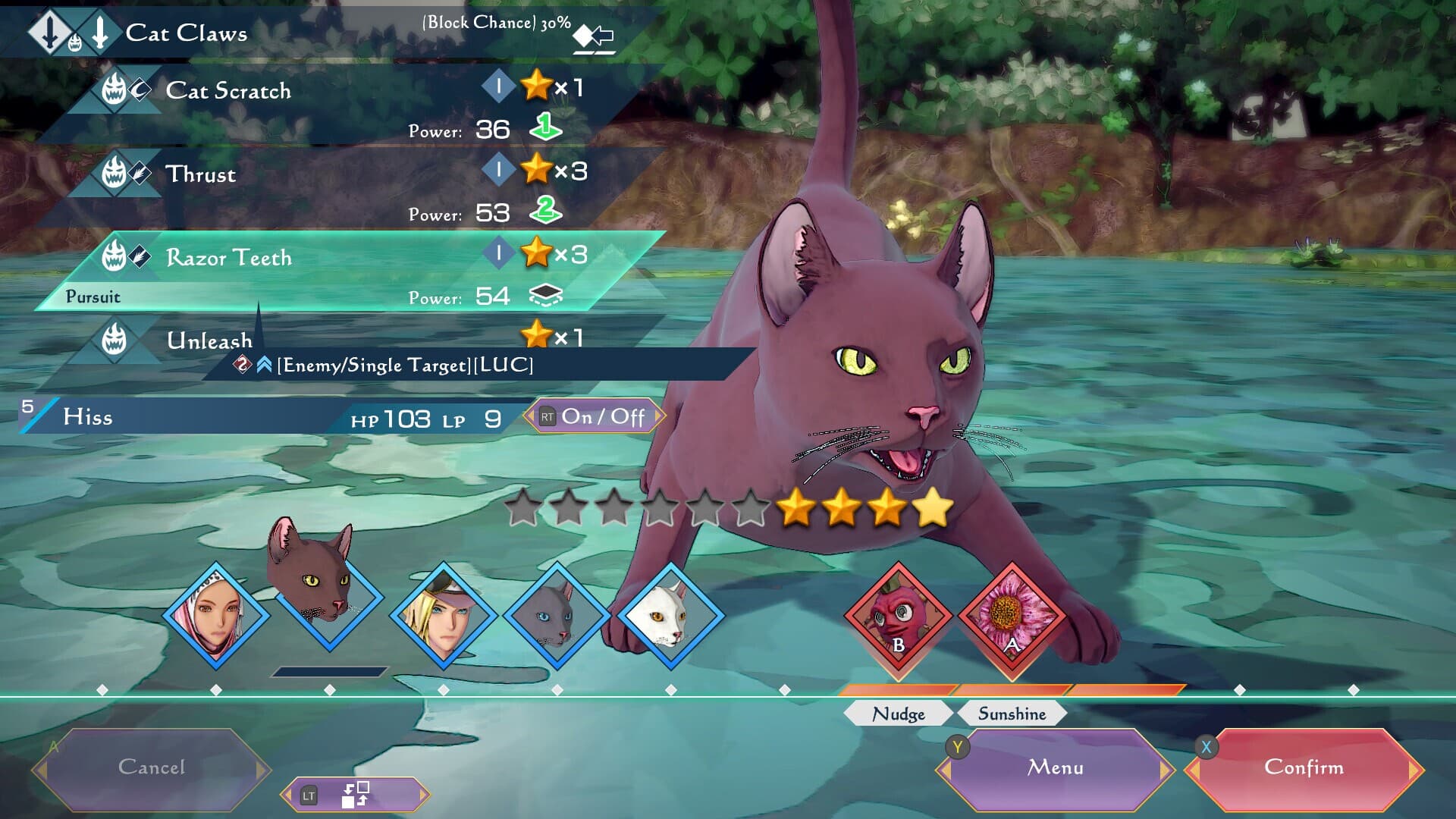Toggle the A companion slot for Sunshine

click(1009, 618)
